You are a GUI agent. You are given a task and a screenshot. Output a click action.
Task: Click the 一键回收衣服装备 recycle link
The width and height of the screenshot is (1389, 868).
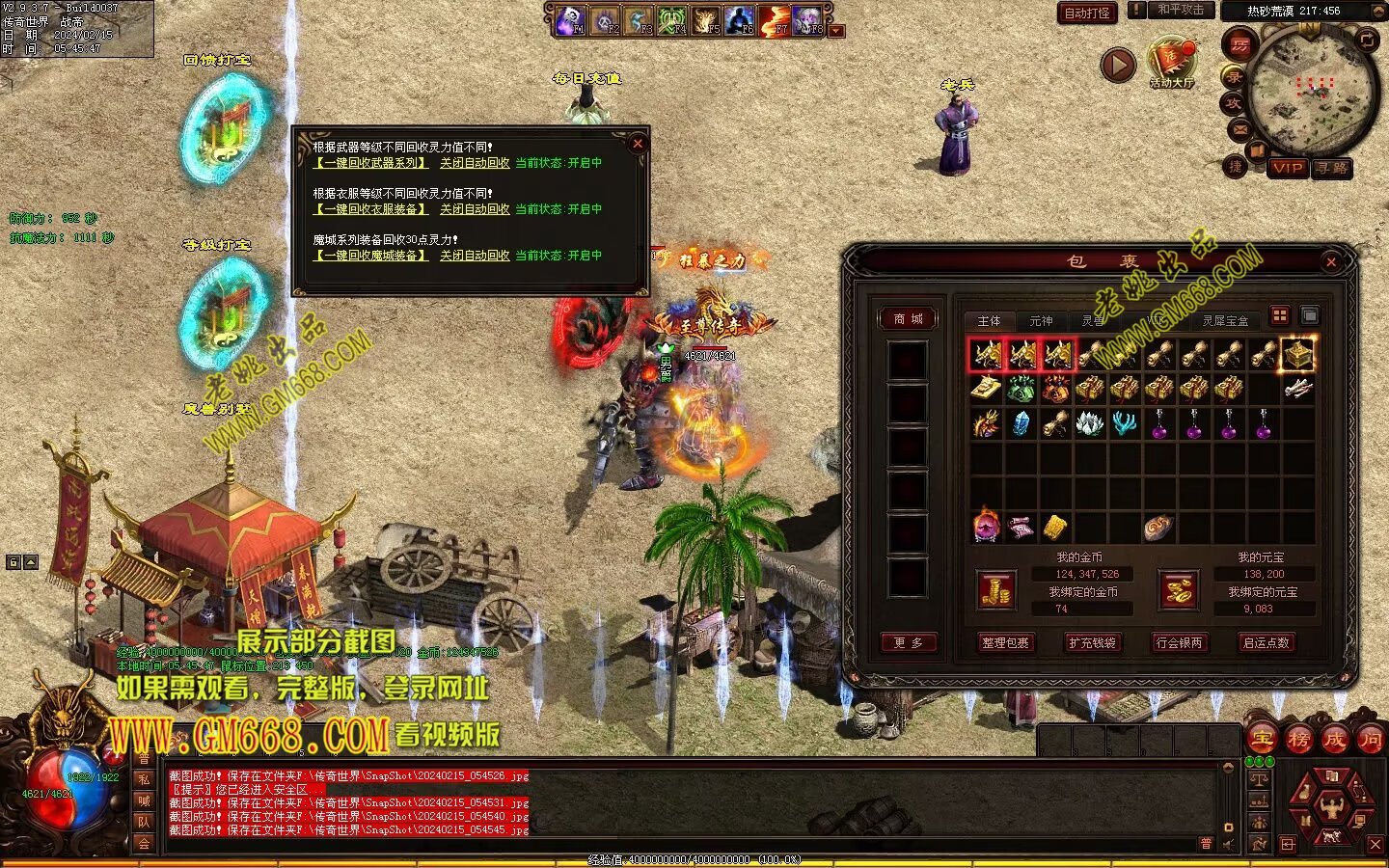(x=370, y=209)
